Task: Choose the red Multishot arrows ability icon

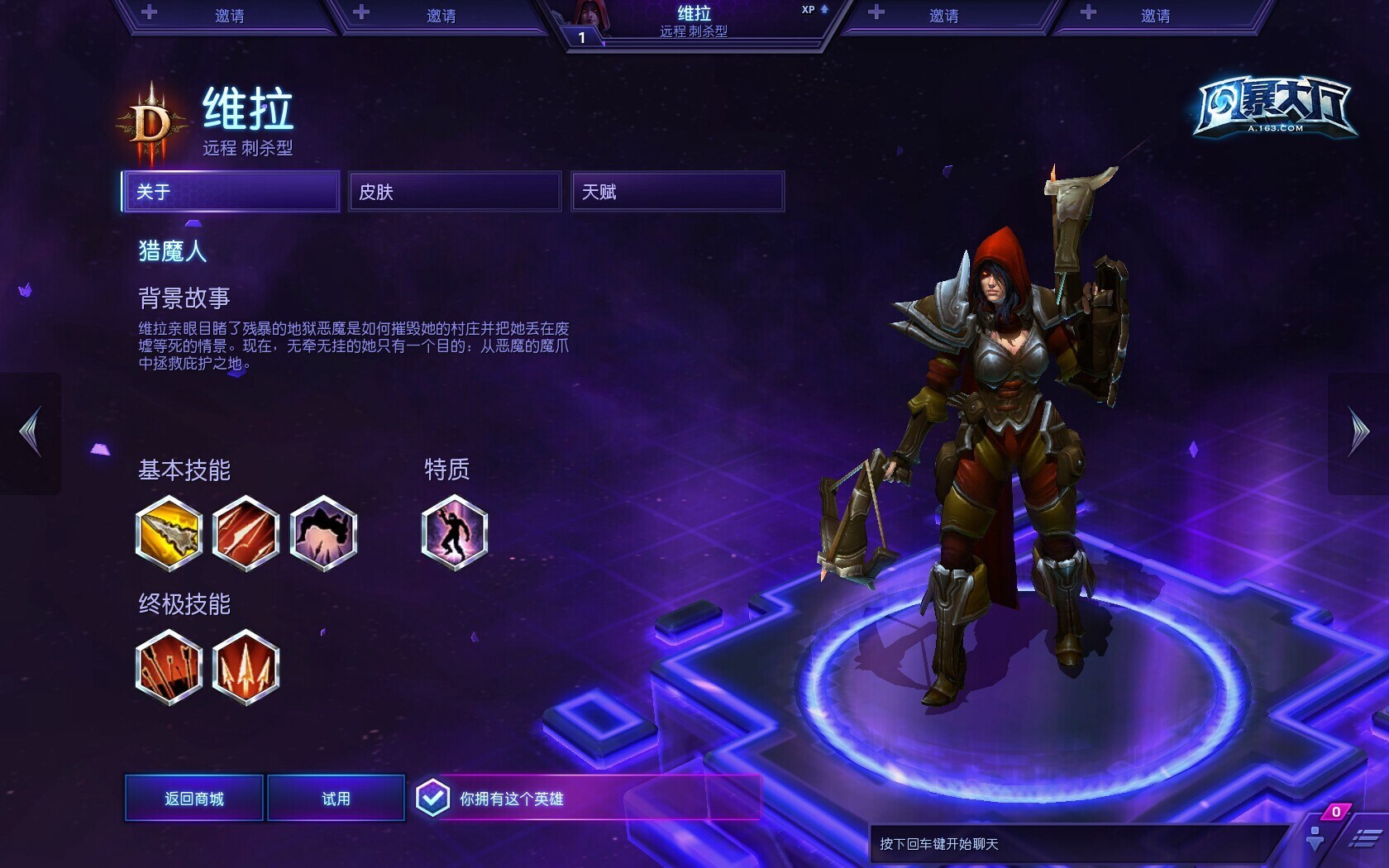Action: click(246, 533)
